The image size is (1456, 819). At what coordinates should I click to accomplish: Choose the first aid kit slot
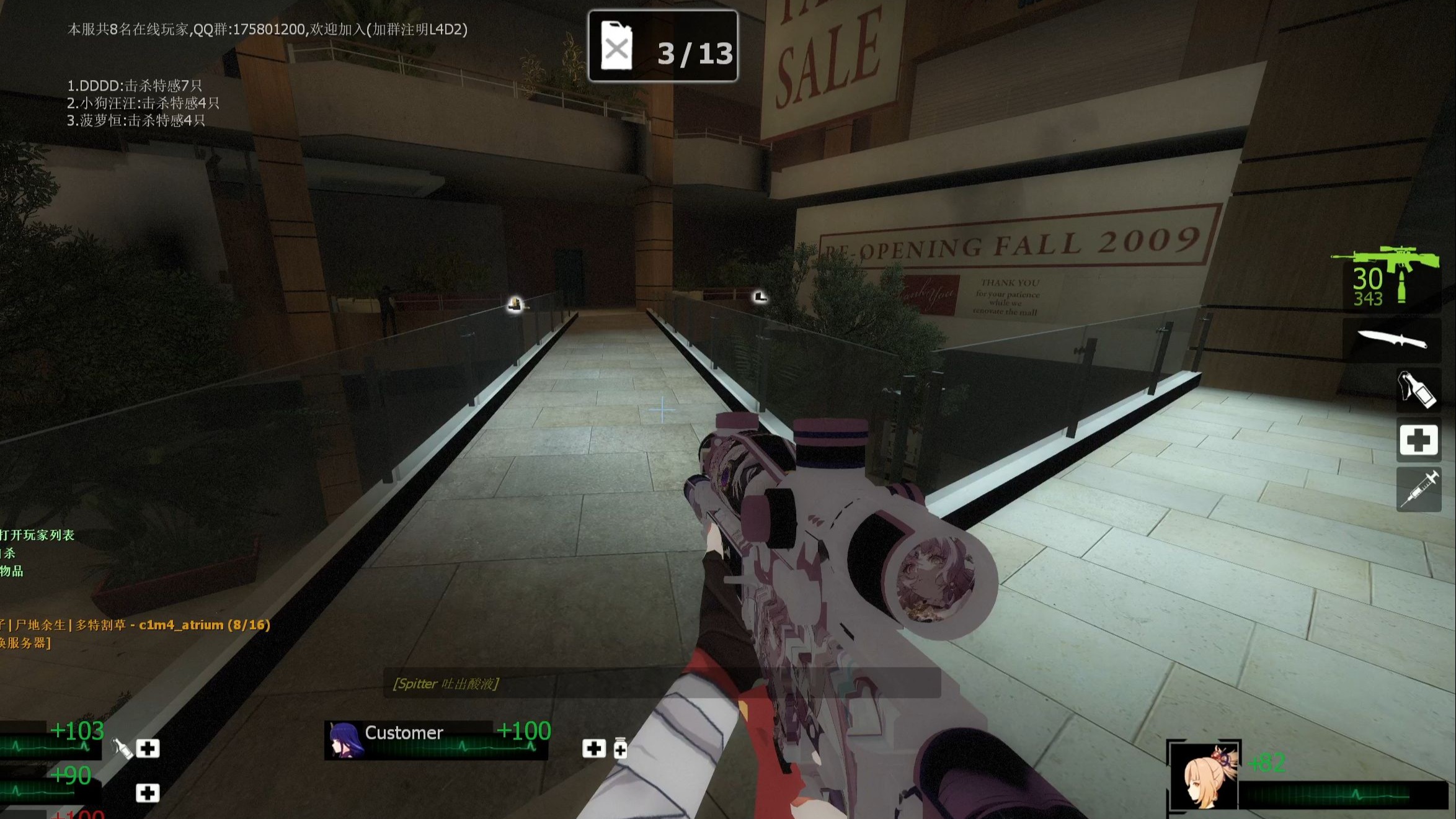pos(1419,440)
